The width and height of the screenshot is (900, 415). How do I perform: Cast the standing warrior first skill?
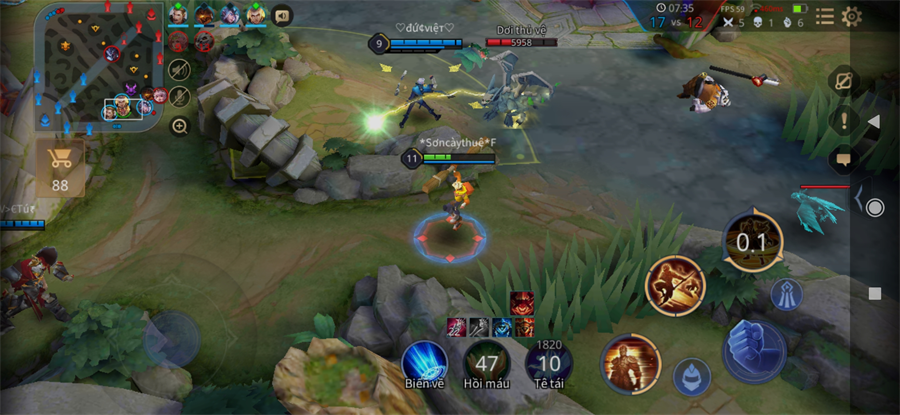point(630,364)
